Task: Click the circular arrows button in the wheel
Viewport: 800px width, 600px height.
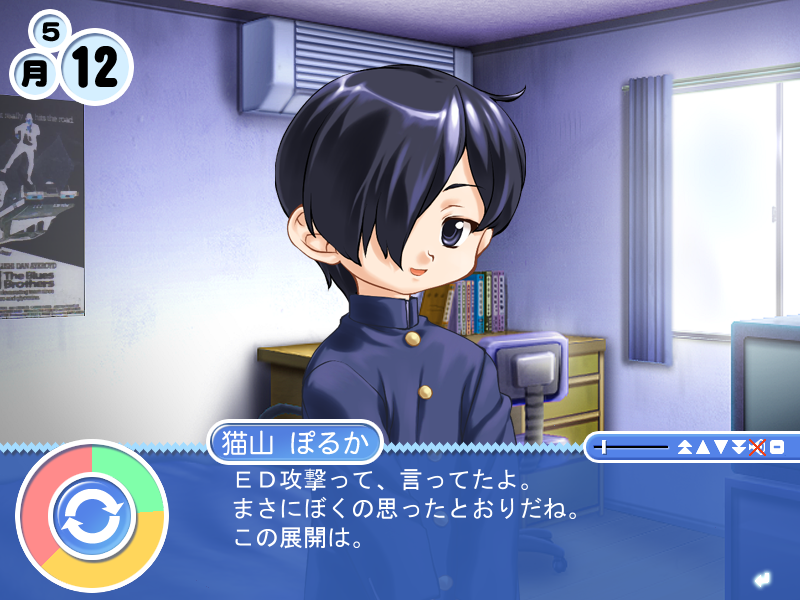Action: pyautogui.click(x=91, y=515)
